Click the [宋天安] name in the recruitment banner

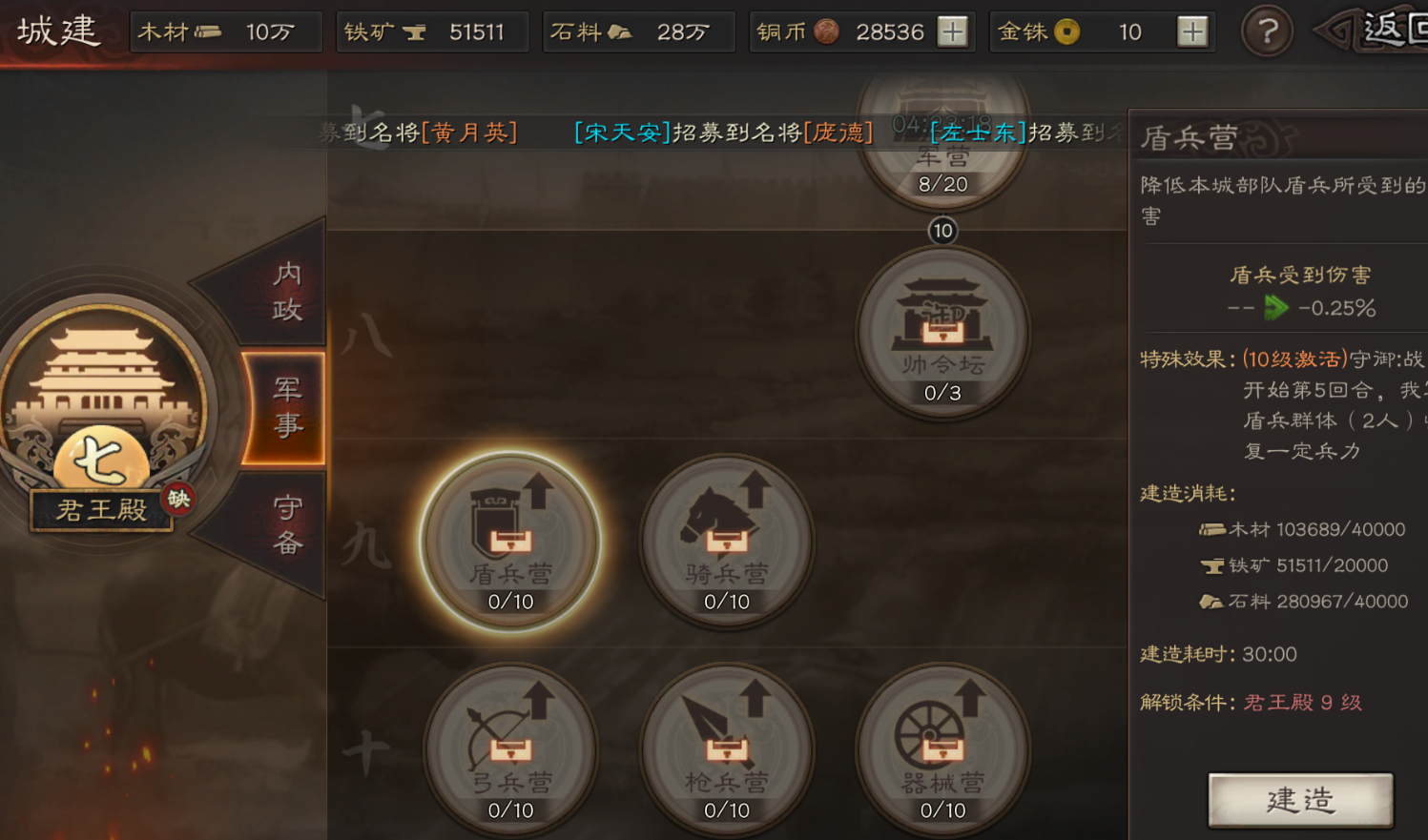tap(621, 133)
